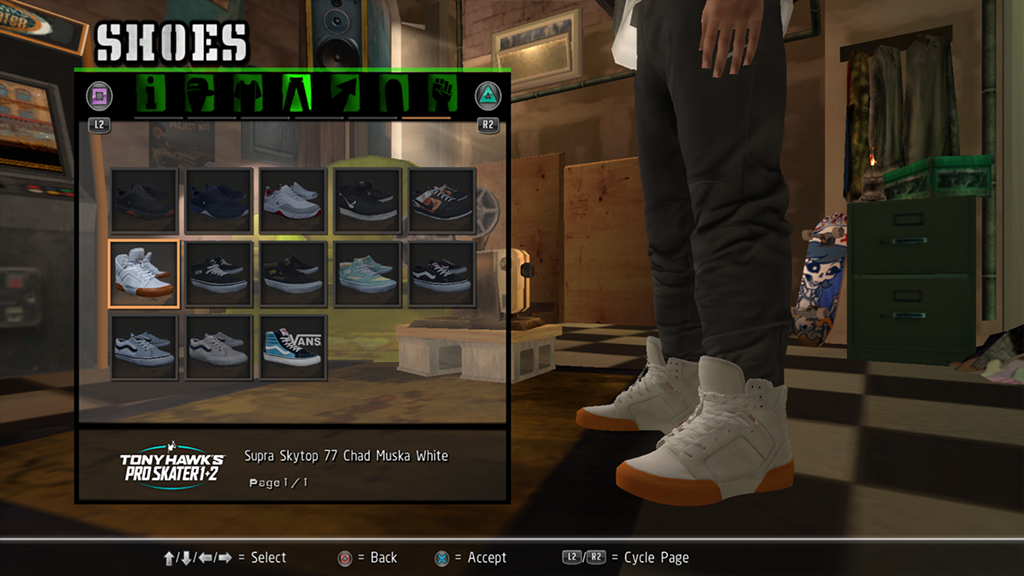Viewport: 1024px width, 576px height.
Task: Switch to the pants category tab
Action: (298, 95)
